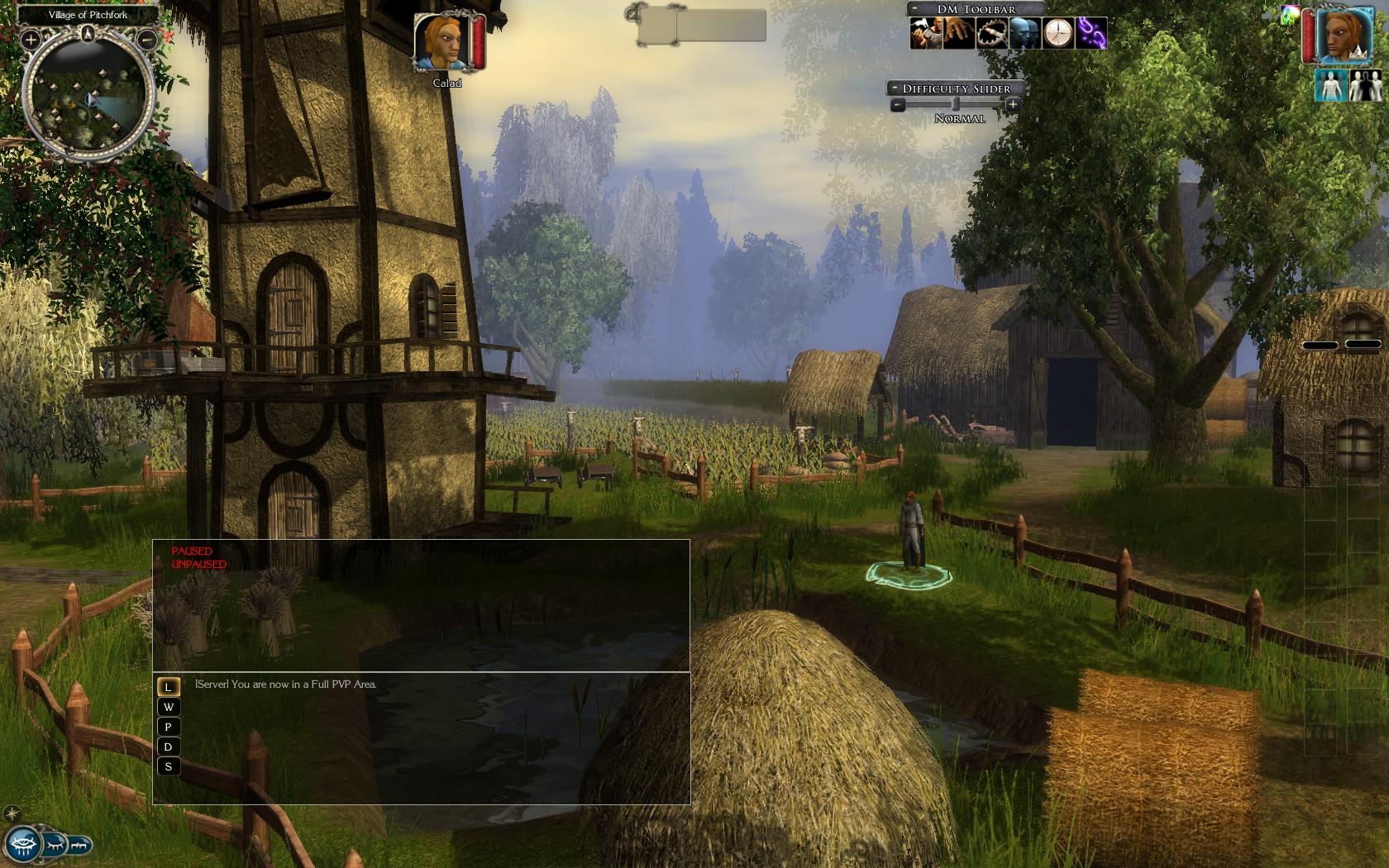The width and height of the screenshot is (1389, 868).
Task: Open the main eye menu button
Action: click(x=22, y=844)
